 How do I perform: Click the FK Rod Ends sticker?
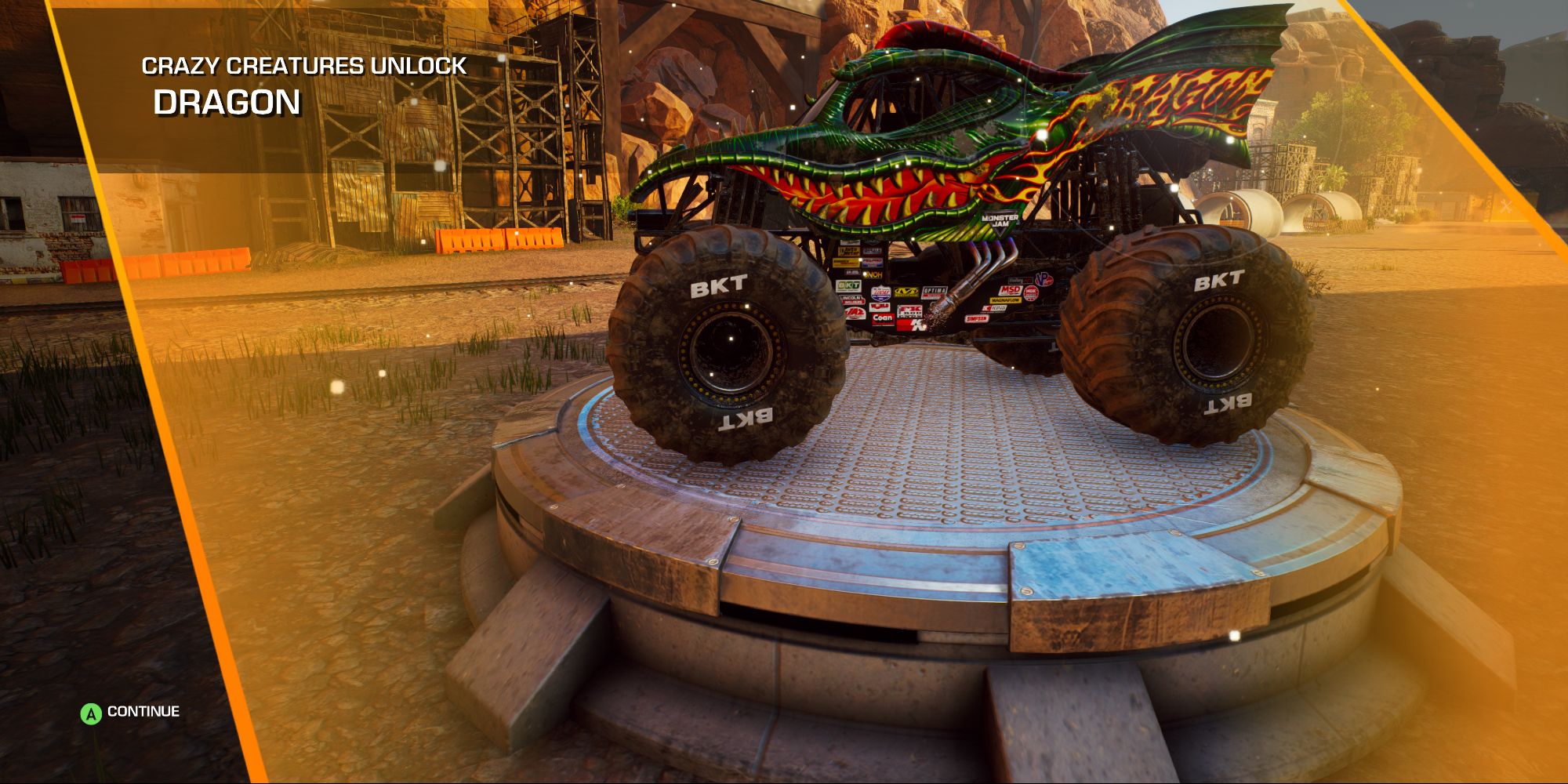pyautogui.click(x=909, y=312)
